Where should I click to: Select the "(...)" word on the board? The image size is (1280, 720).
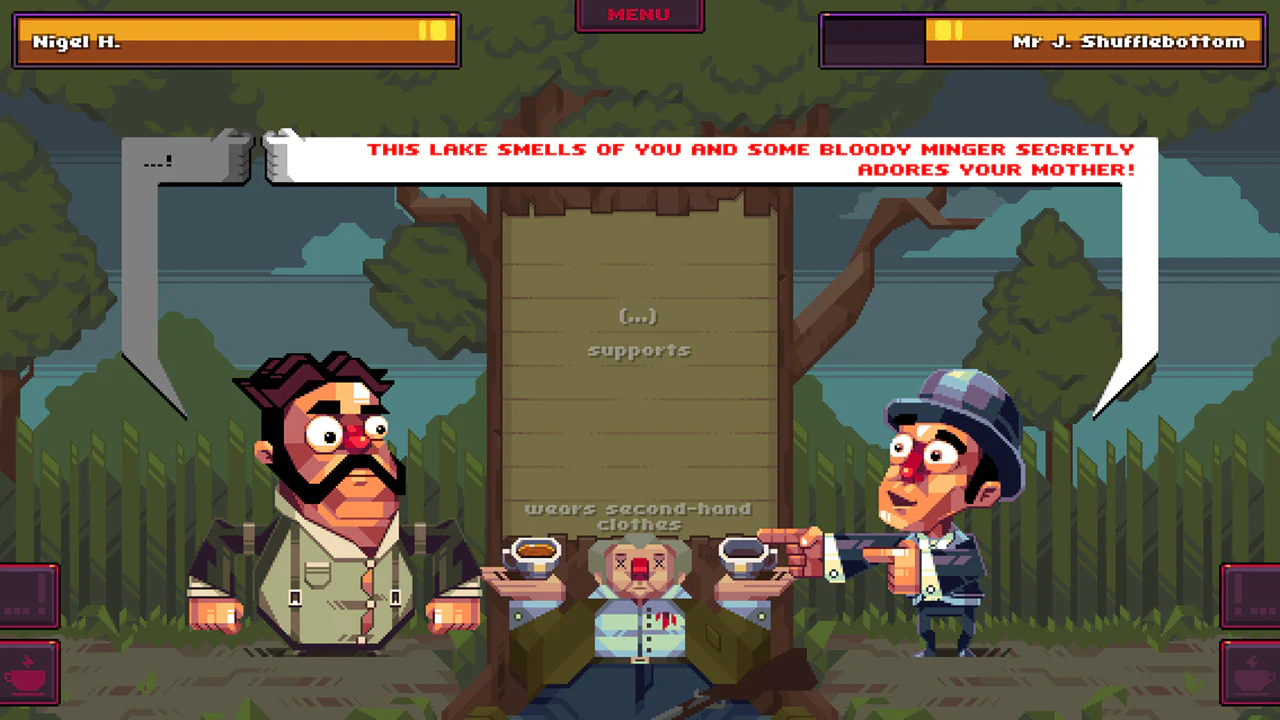pyautogui.click(x=639, y=316)
